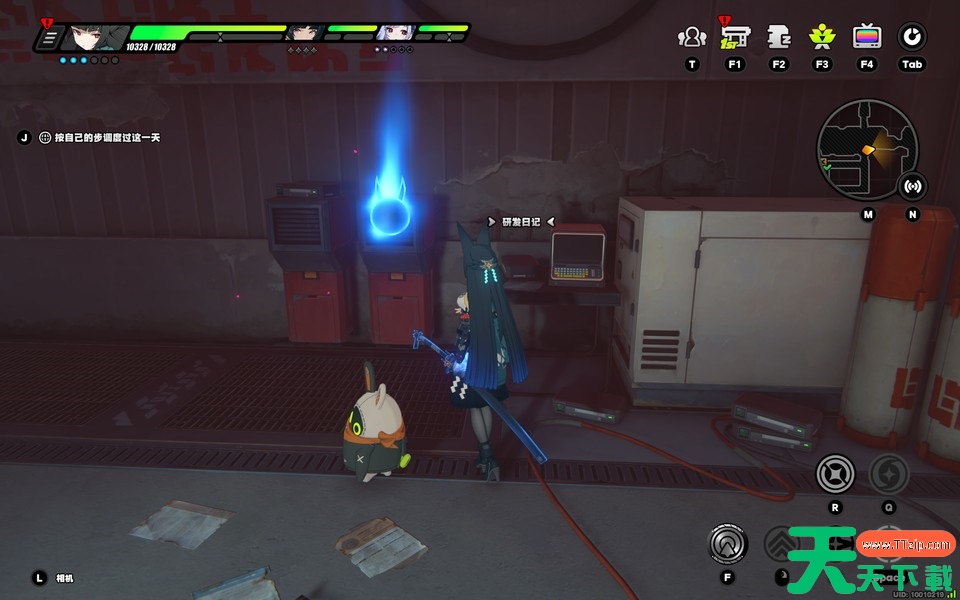Open the friends silhouettes icon
Screen dimensions: 960x600
point(691,38)
